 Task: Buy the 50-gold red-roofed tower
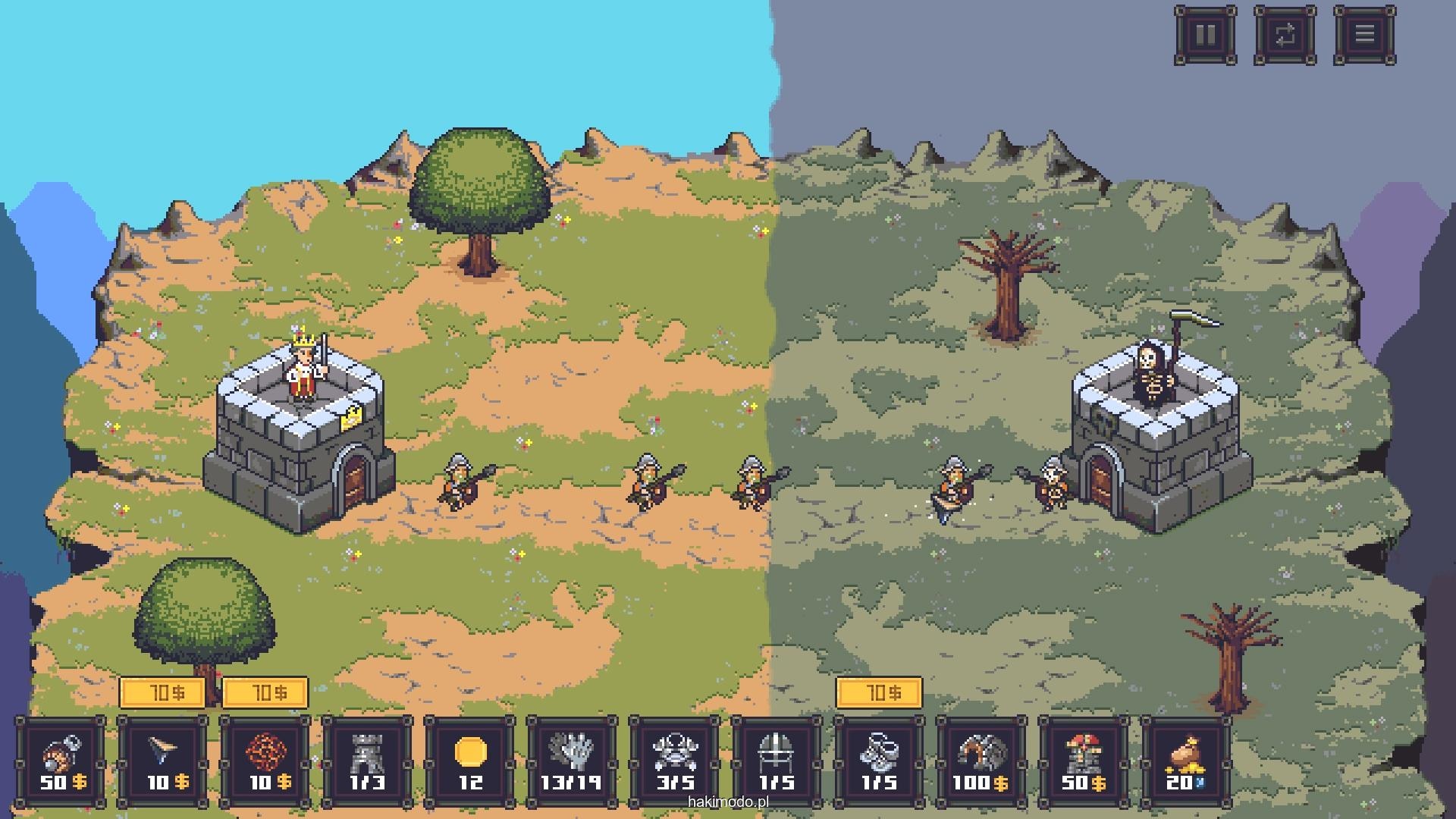(1084, 762)
